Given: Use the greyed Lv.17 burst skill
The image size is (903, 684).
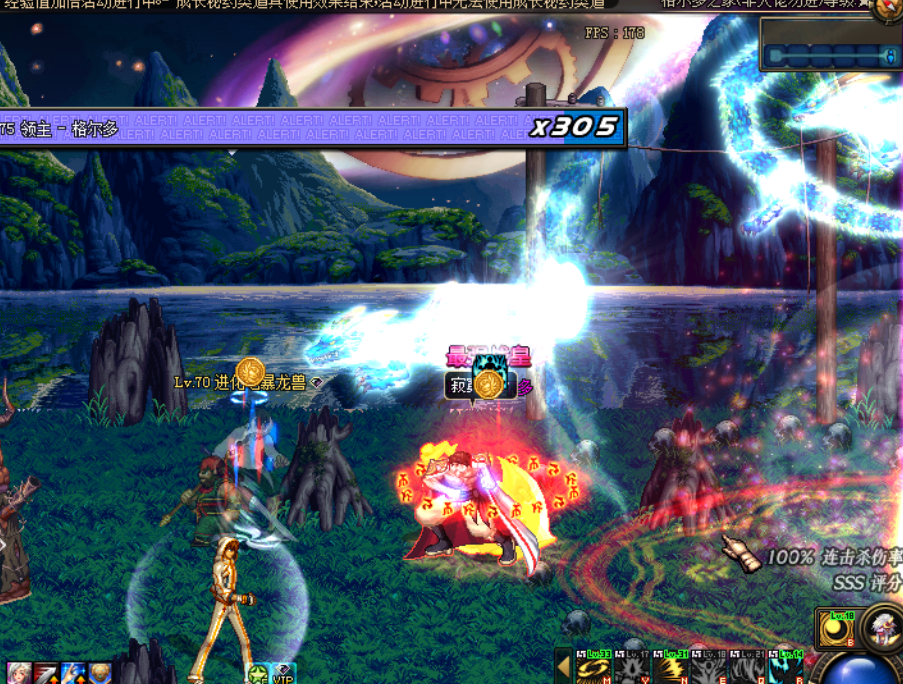Looking at the screenshot, I should point(630,668).
